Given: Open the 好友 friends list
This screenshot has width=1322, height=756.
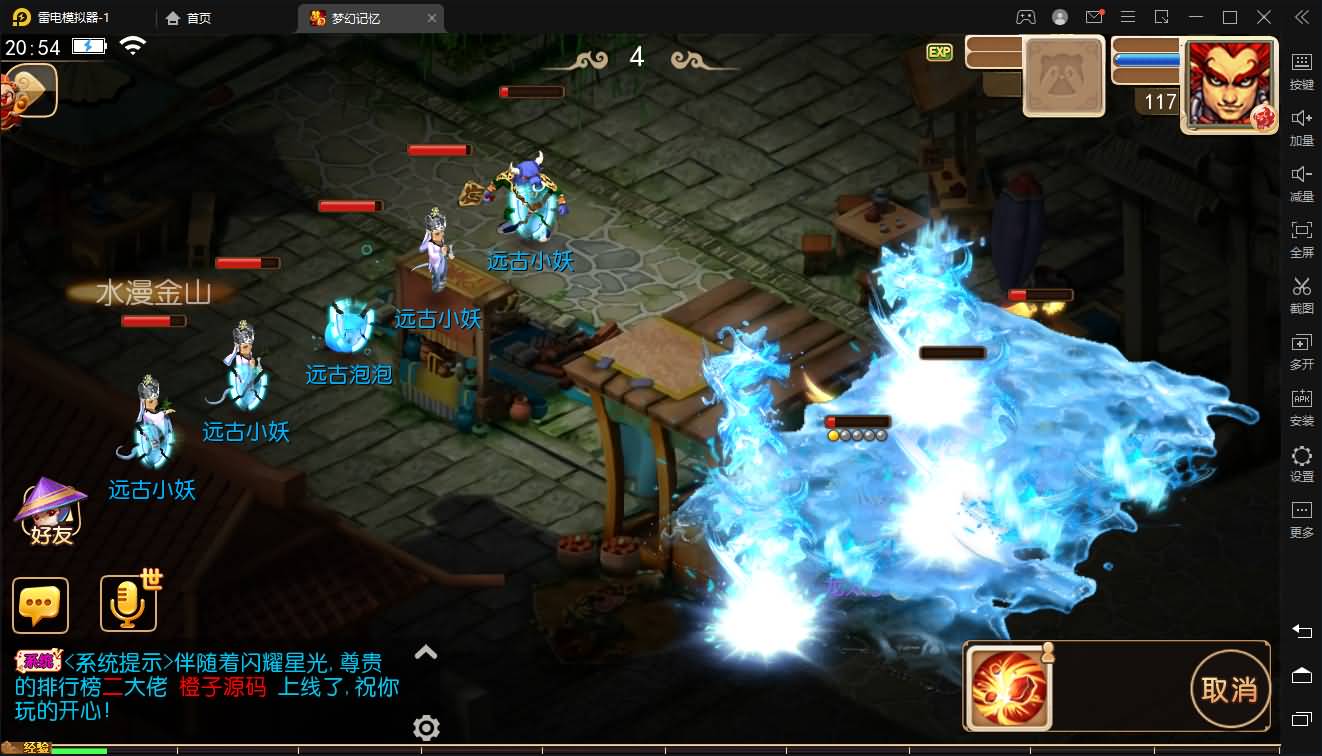Looking at the screenshot, I should click(50, 512).
